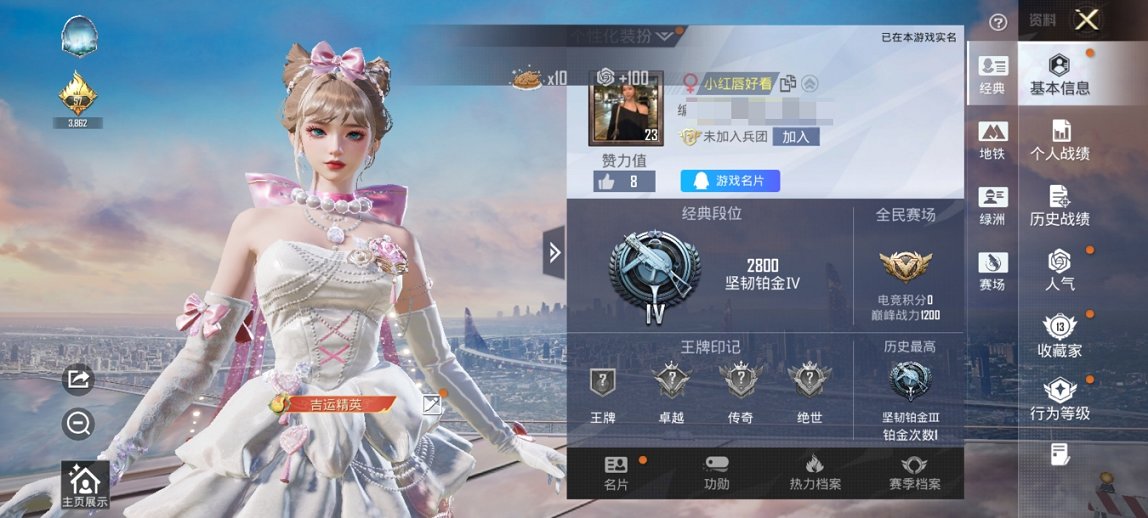Open 热力档案 heat profile
Viewport: 1148px width, 518px height.
pyautogui.click(x=815, y=473)
